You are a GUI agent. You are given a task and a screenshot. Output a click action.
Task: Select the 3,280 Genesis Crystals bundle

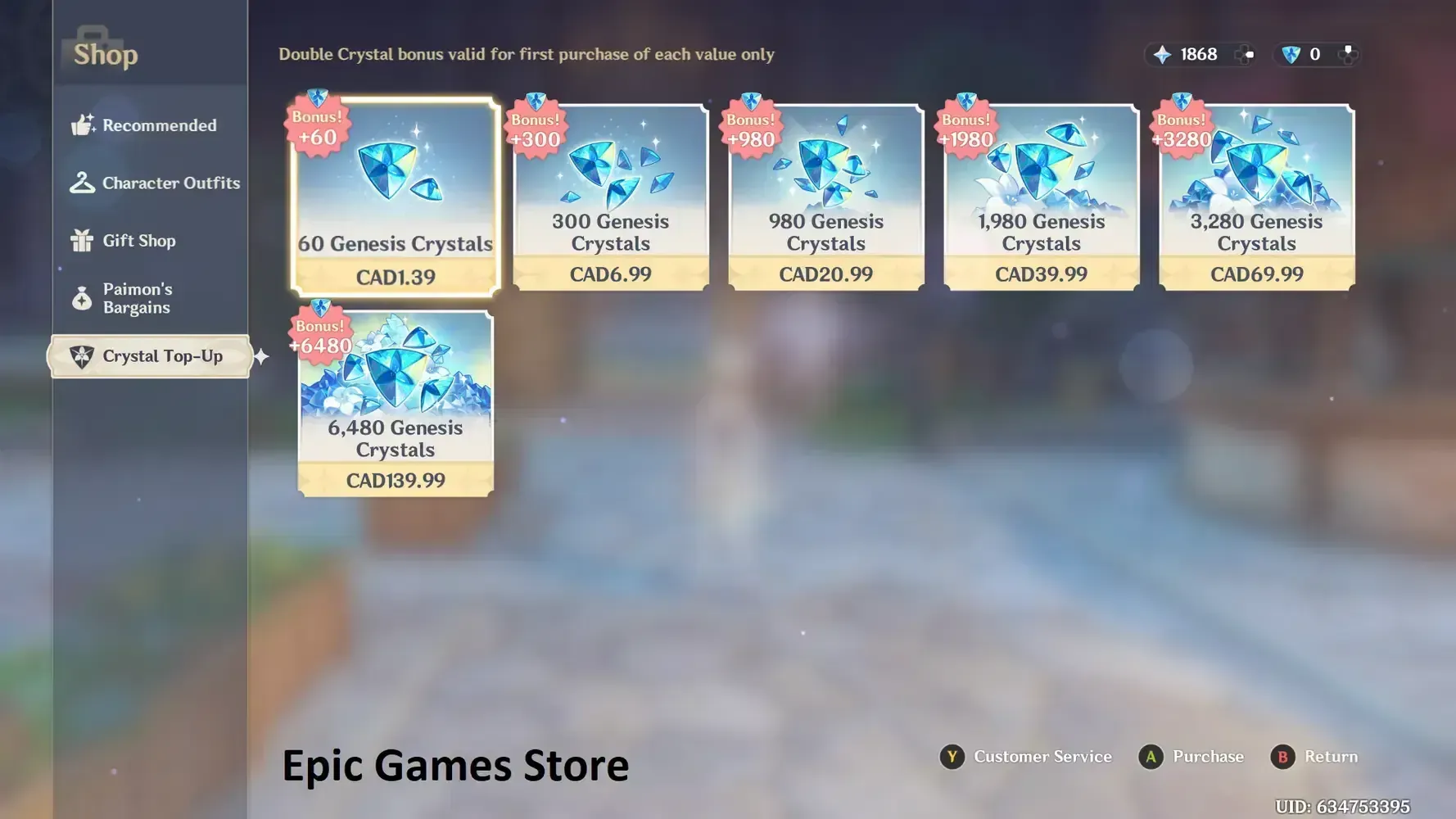click(1257, 197)
